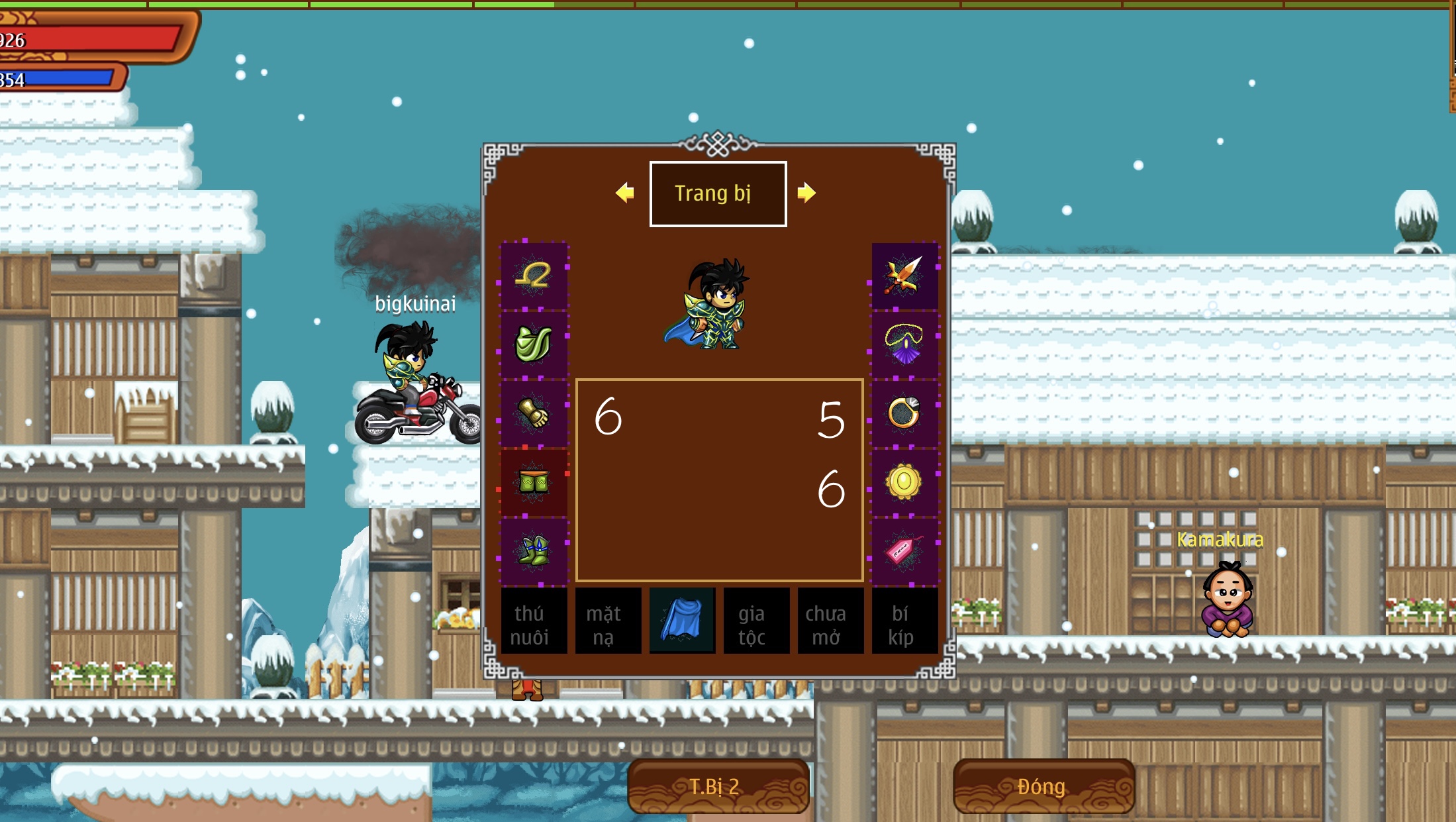
Task: Select the golden gloves slot
Action: (534, 413)
